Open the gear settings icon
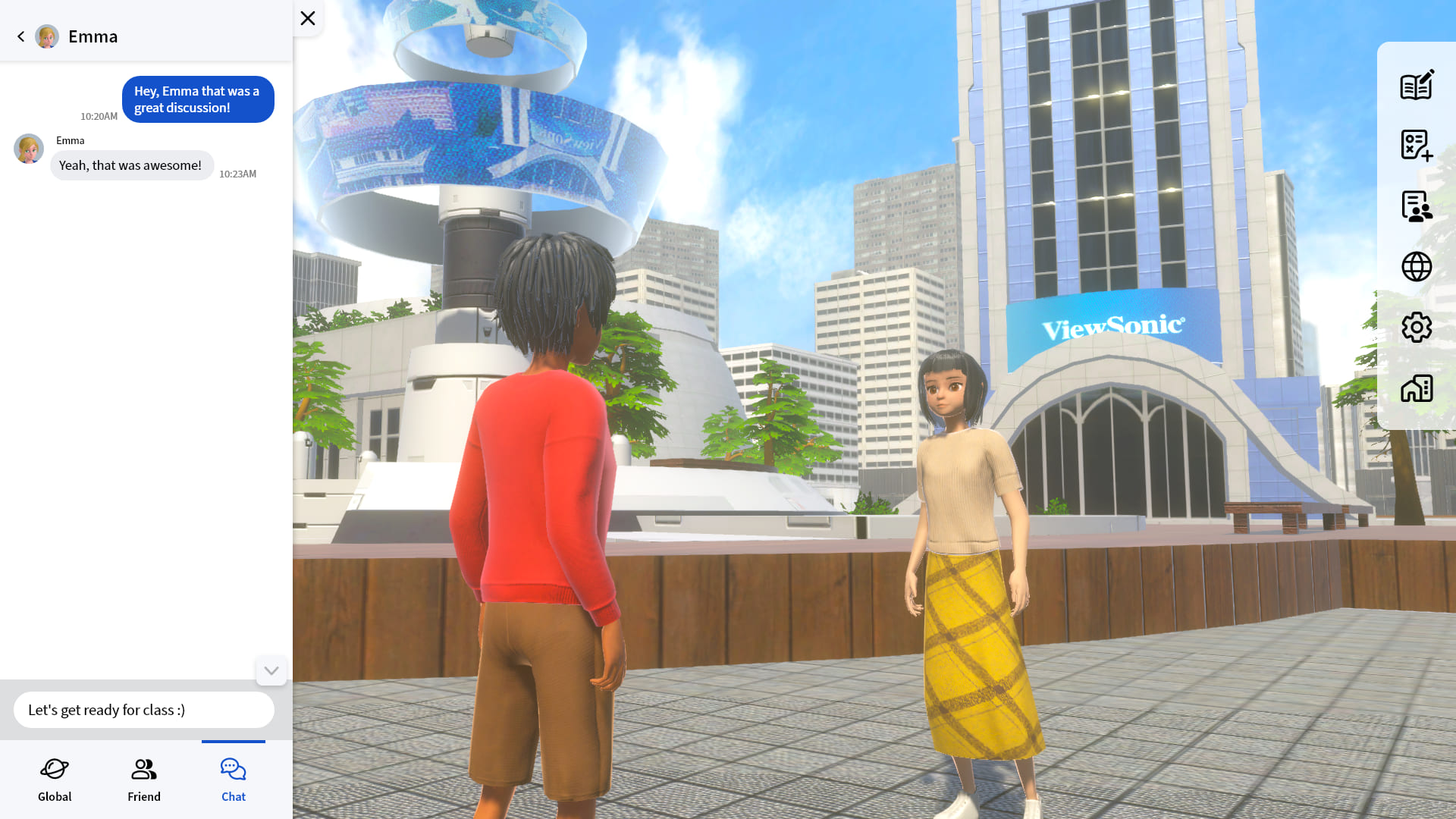The width and height of the screenshot is (1456, 819). tap(1416, 328)
